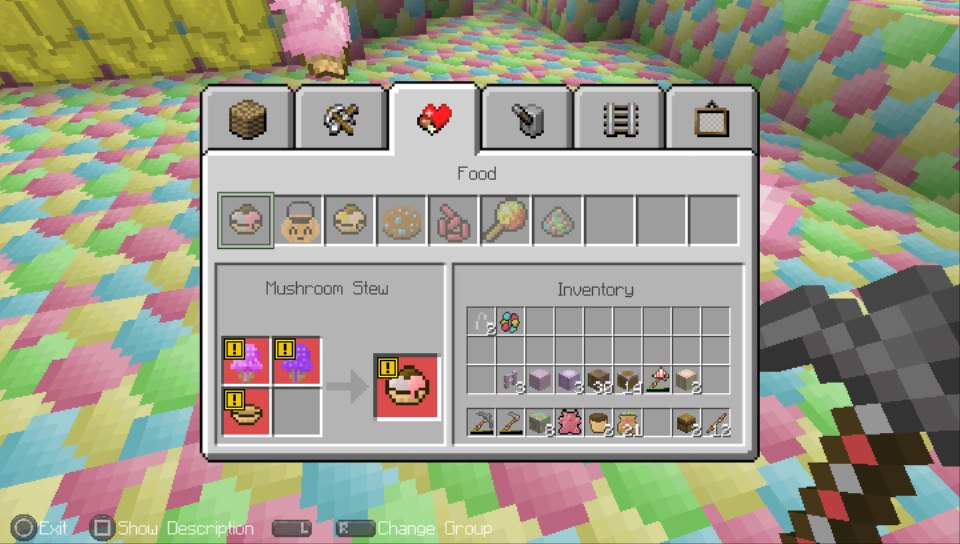Select the Mushroom Stew recipe

pos(246,220)
